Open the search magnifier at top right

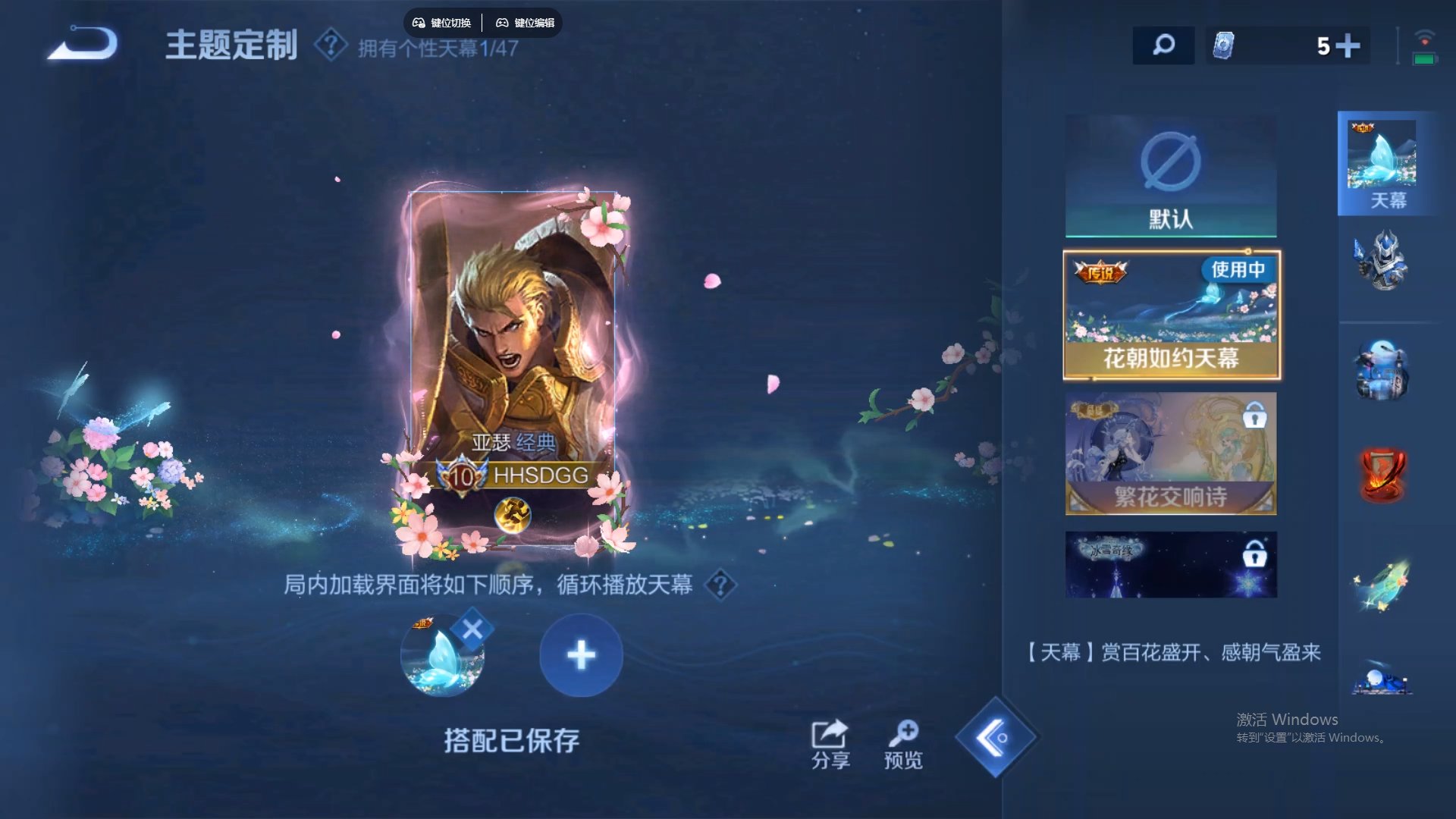(1163, 45)
